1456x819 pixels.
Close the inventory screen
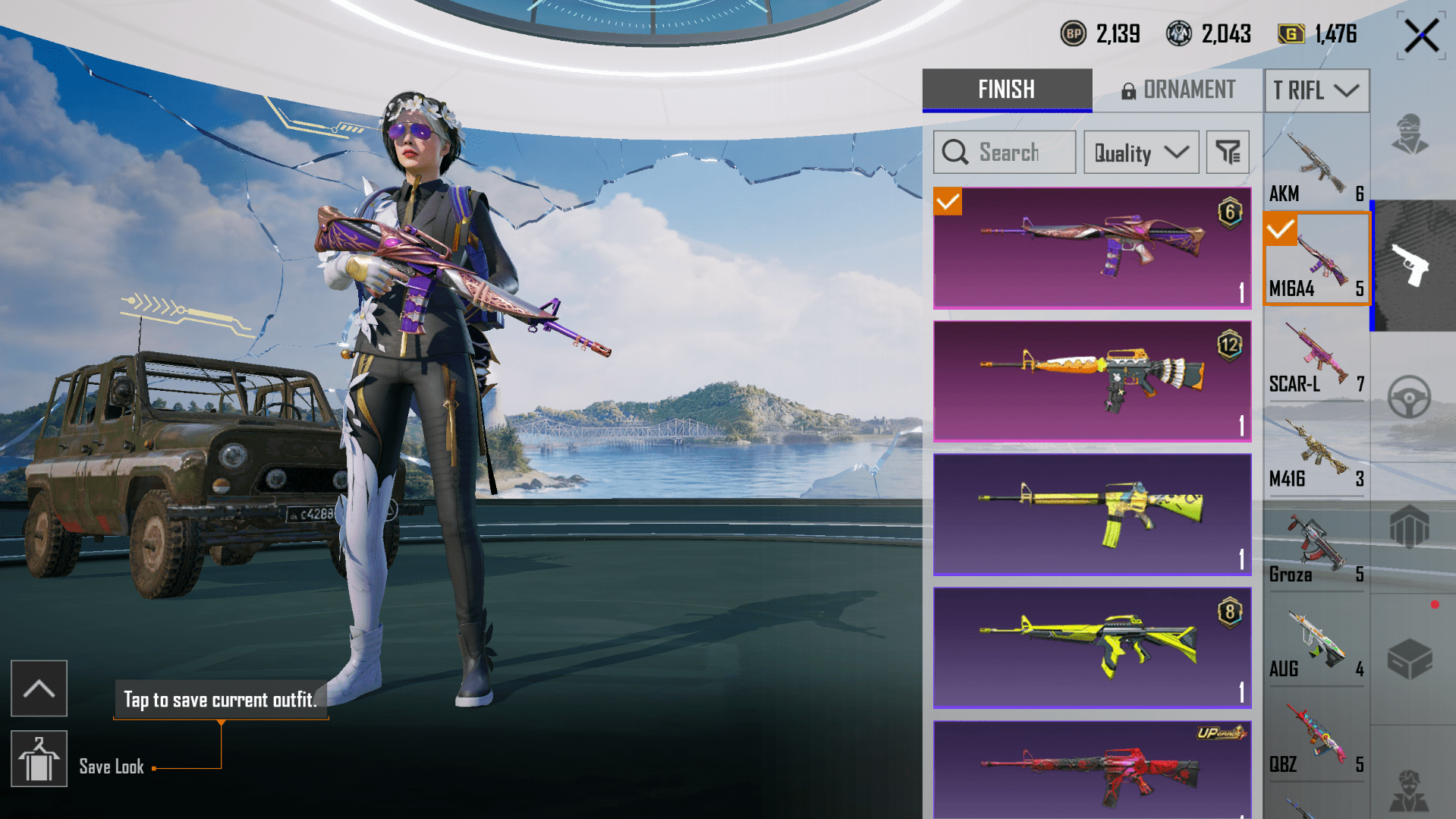pyautogui.click(x=1420, y=35)
